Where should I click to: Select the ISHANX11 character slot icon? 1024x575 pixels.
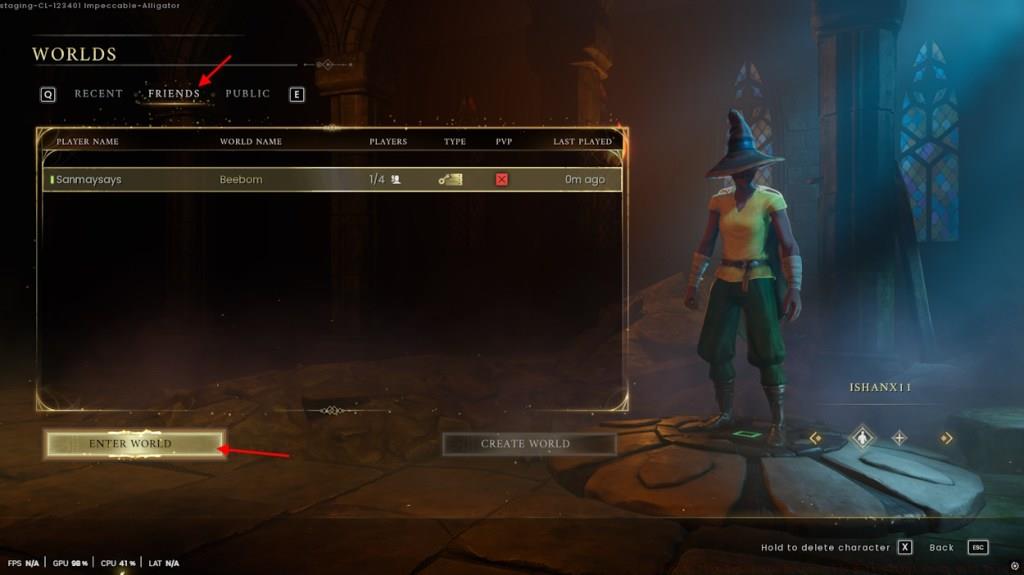pyautogui.click(x=862, y=437)
